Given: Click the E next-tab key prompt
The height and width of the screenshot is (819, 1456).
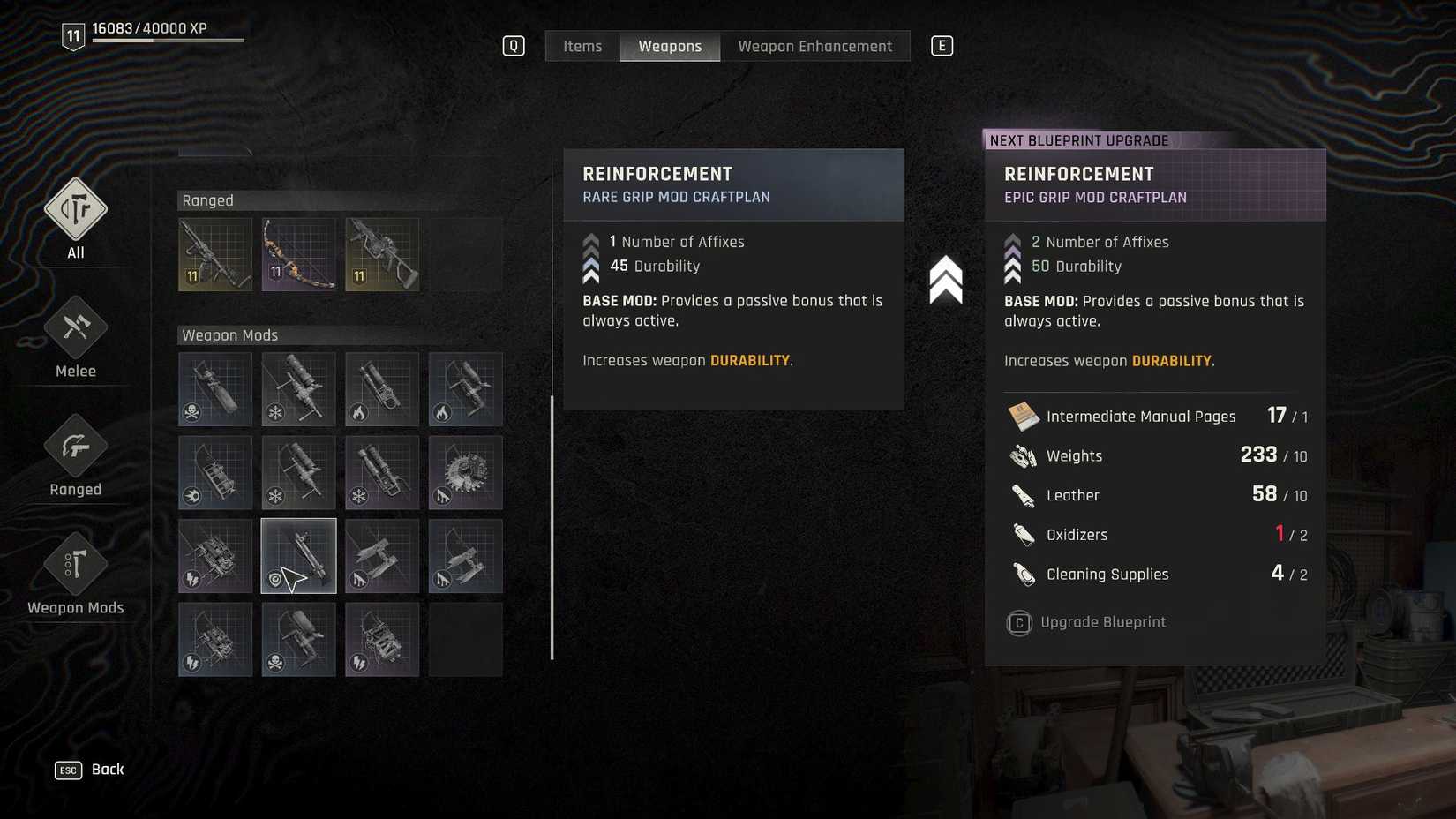Looking at the screenshot, I should [942, 45].
